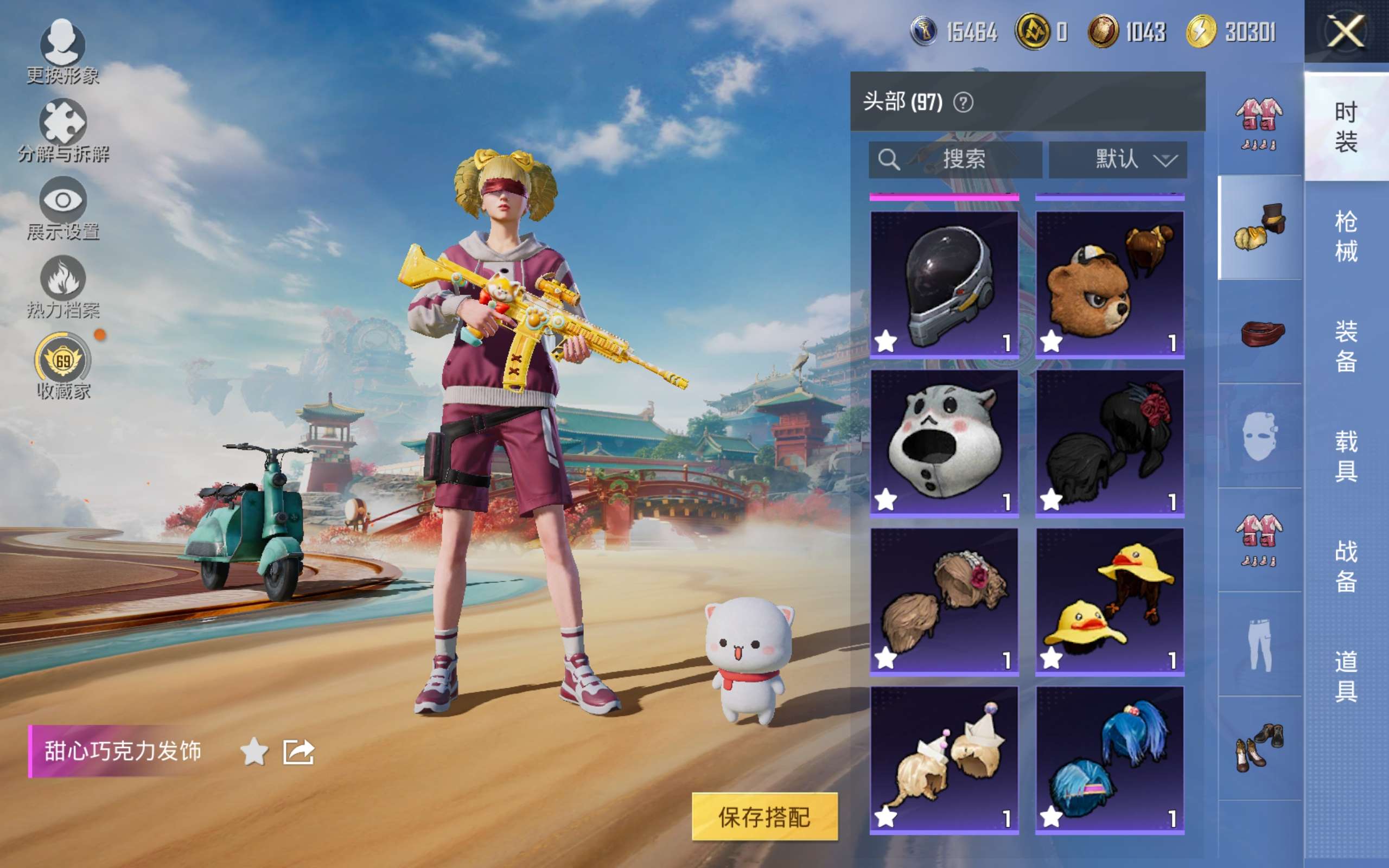Switch to the 载具 vehicles tab
This screenshot has height=868, width=1389.
(x=1346, y=456)
